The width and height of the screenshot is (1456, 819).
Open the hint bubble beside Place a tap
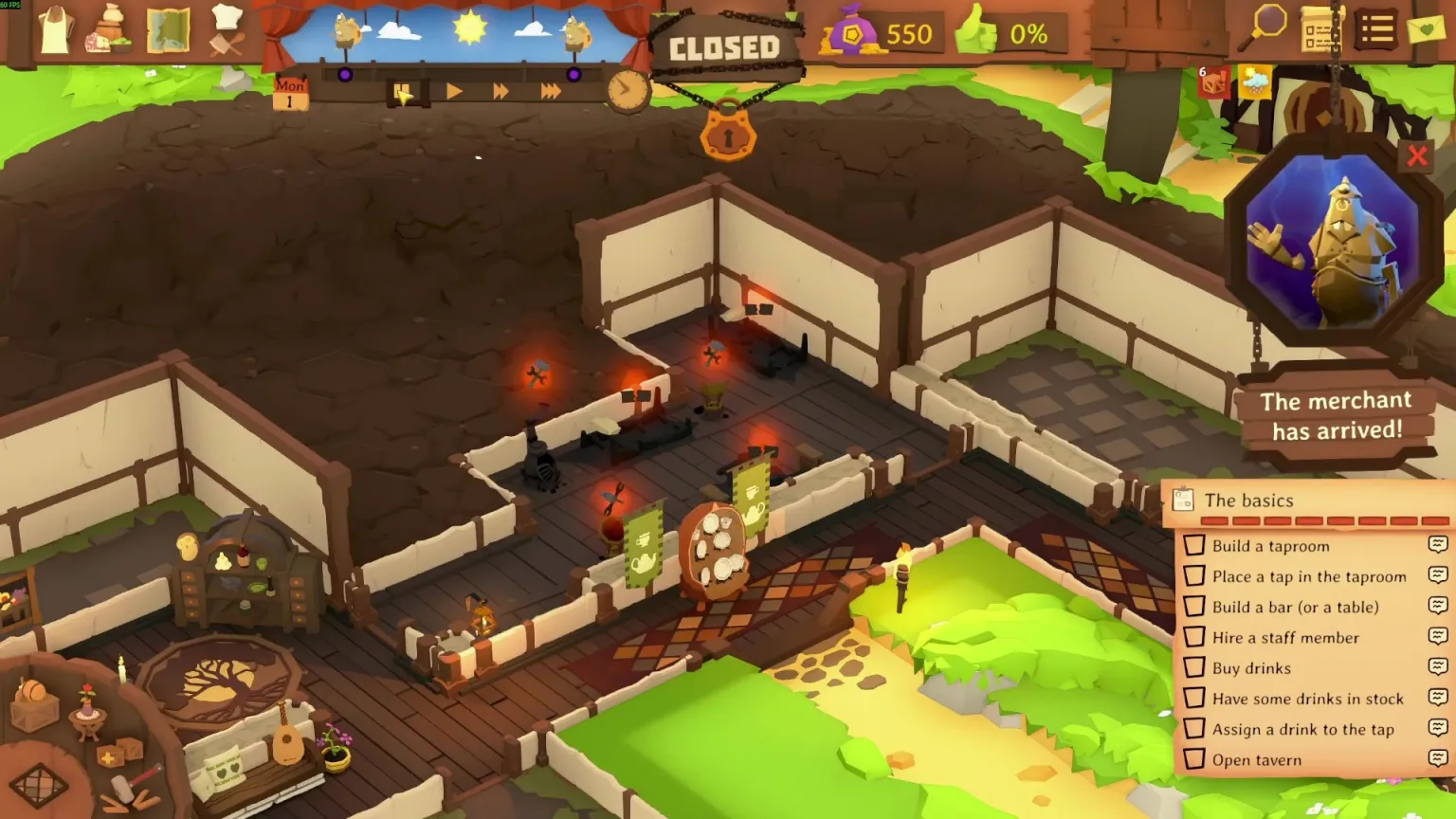(1439, 576)
